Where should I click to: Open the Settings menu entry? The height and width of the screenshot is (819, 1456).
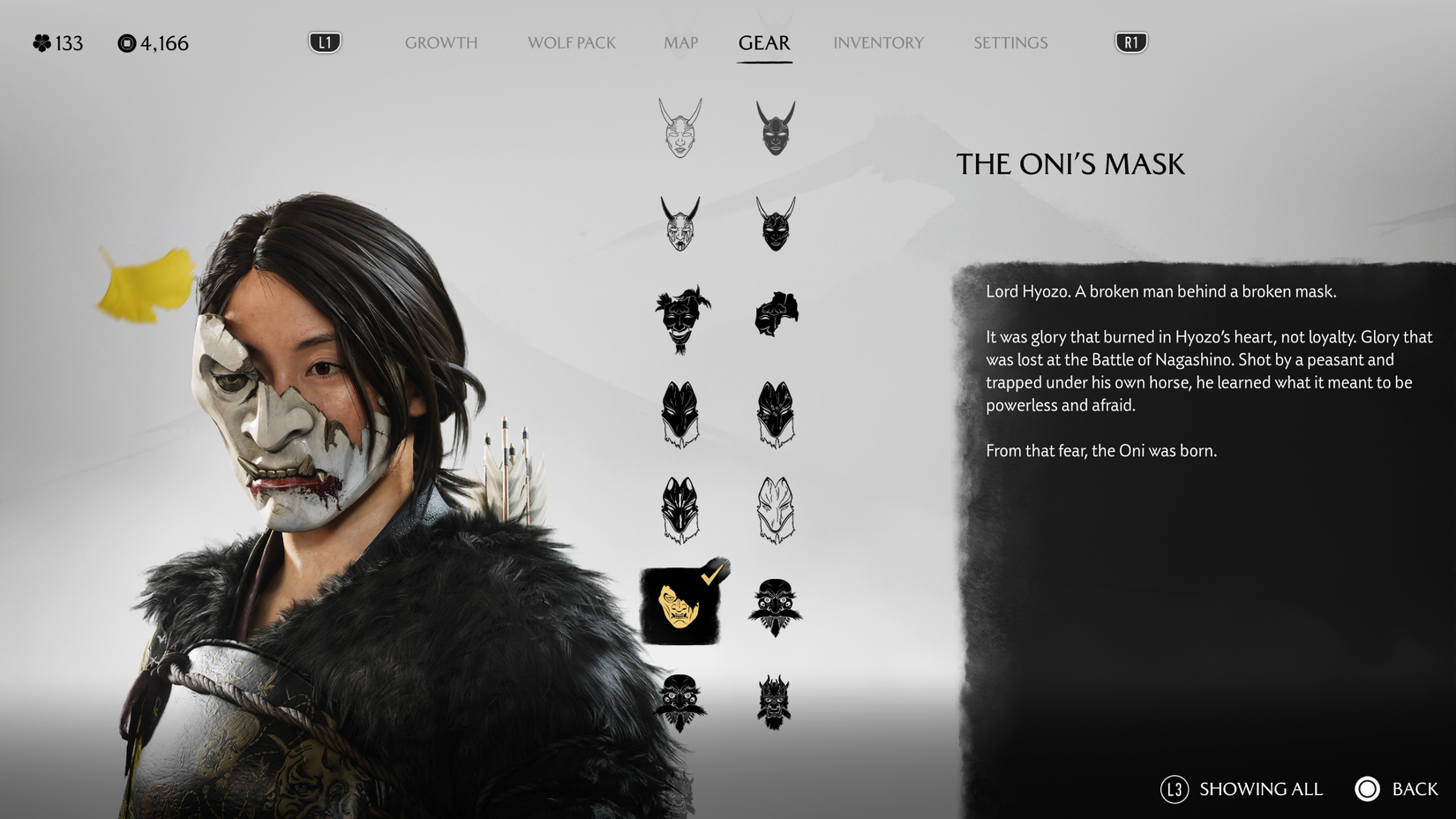tap(1009, 41)
